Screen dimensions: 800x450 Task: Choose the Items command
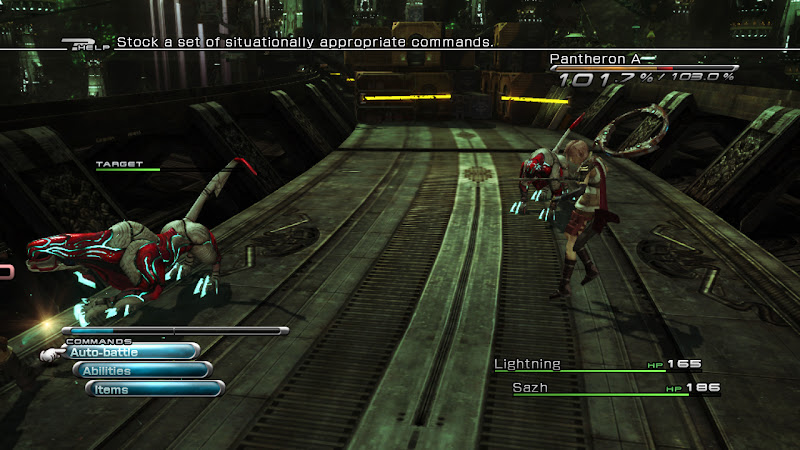pos(152,389)
